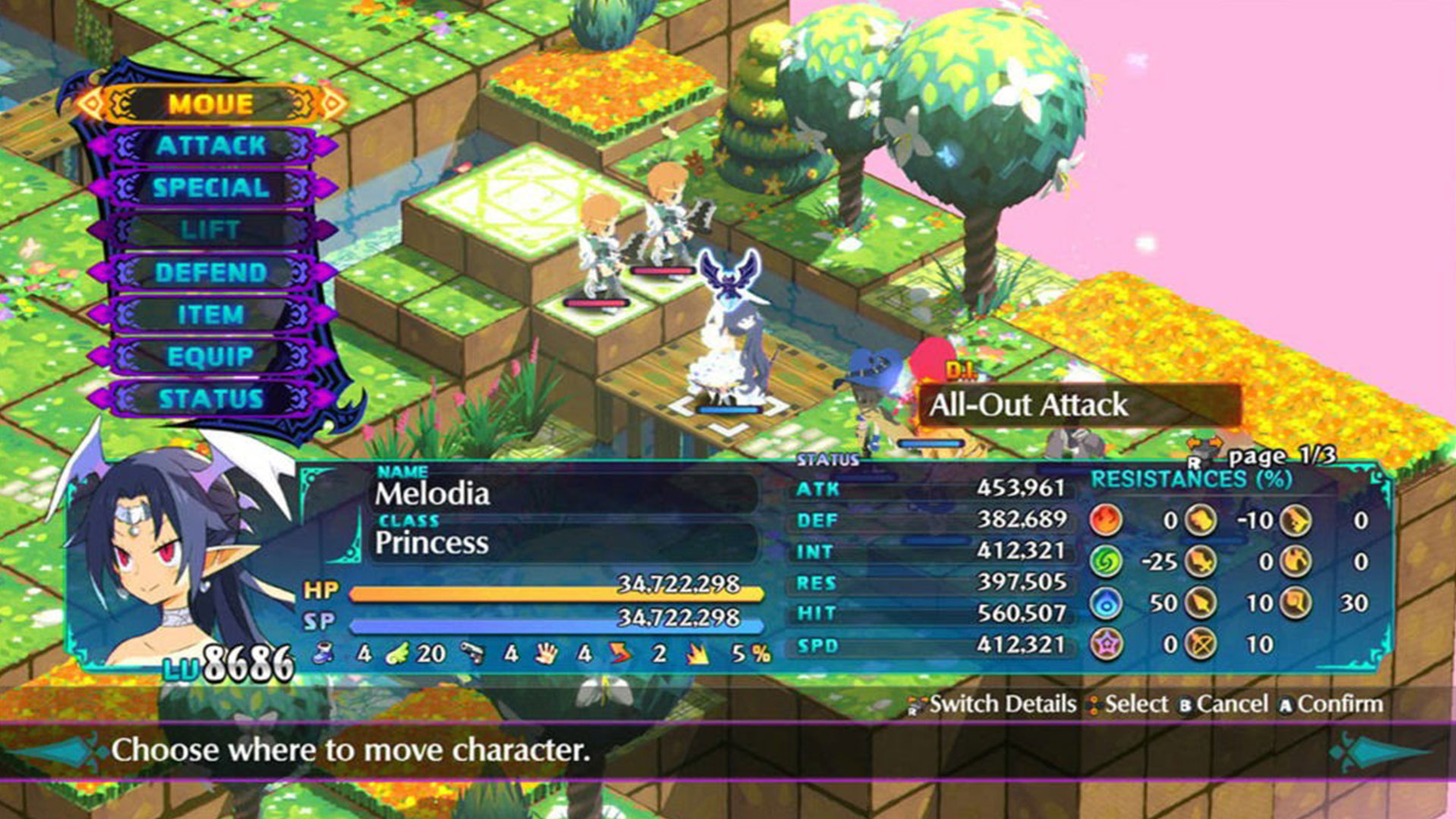The height and width of the screenshot is (819, 1456).
Task: Click the Wind resistance swirl icon
Action: click(x=1106, y=562)
